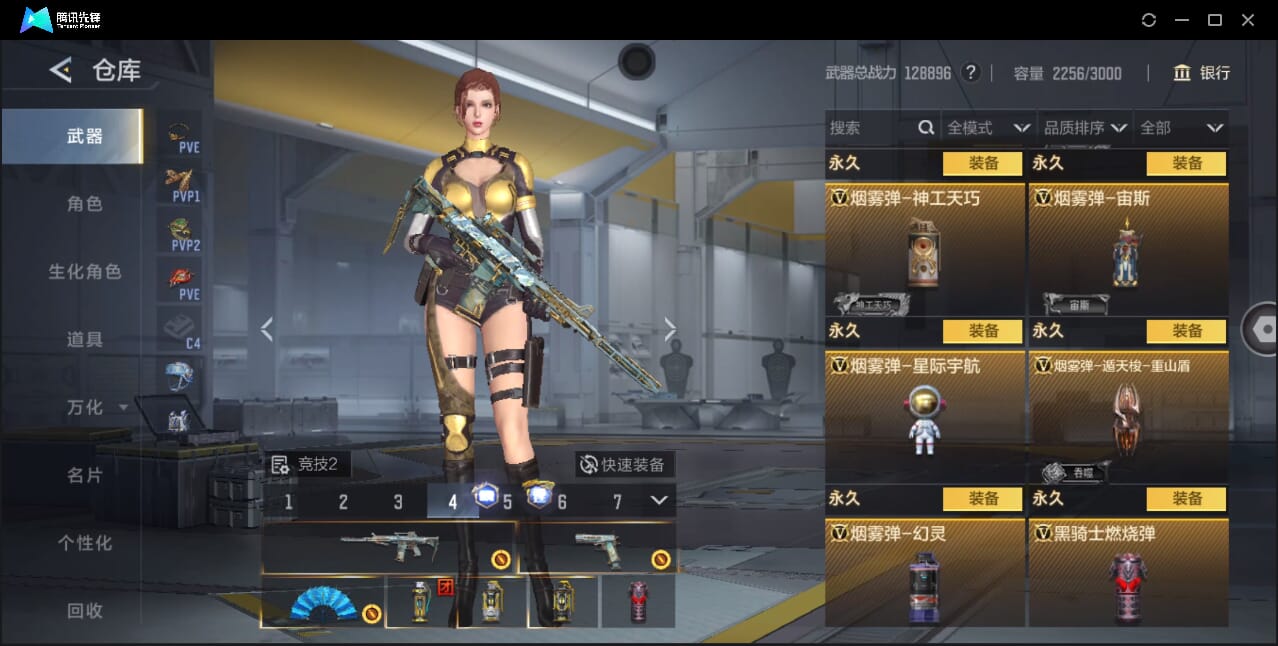Select the 道具 category tab
Screen dimensions: 1278x646
click(84, 340)
